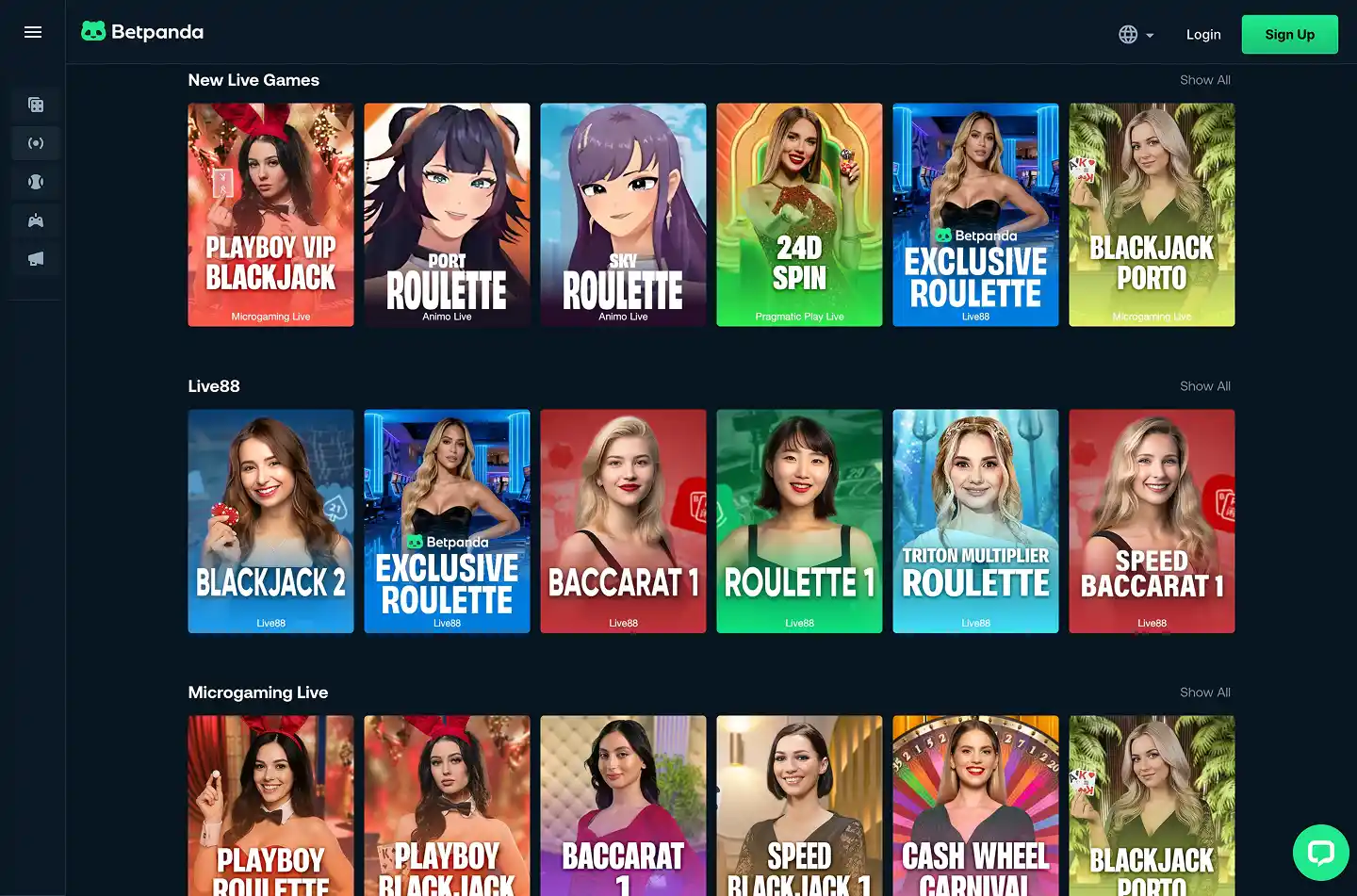
Task: Open the 24D Spin game
Action: coord(799,215)
